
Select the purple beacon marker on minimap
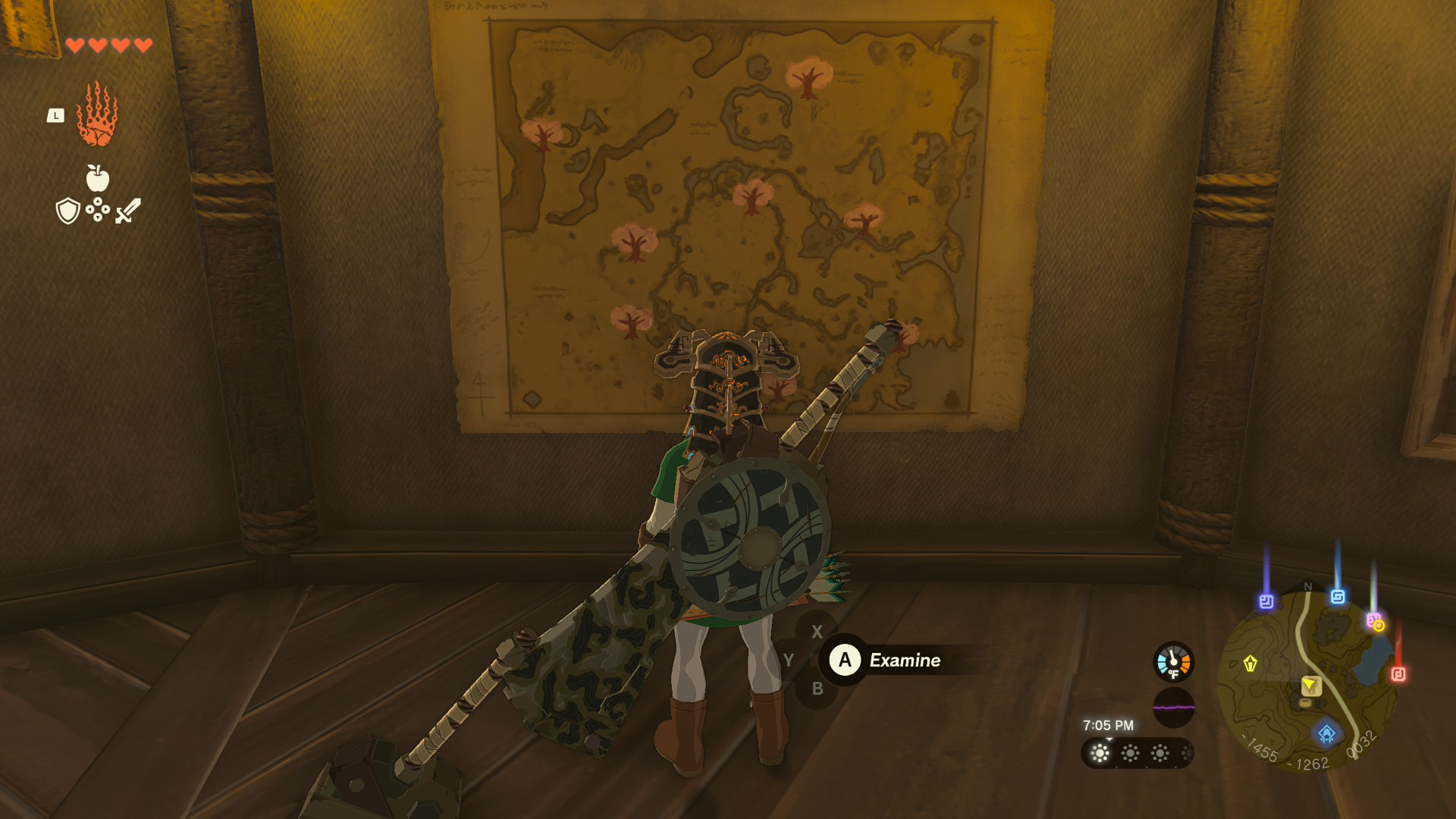tap(1266, 602)
